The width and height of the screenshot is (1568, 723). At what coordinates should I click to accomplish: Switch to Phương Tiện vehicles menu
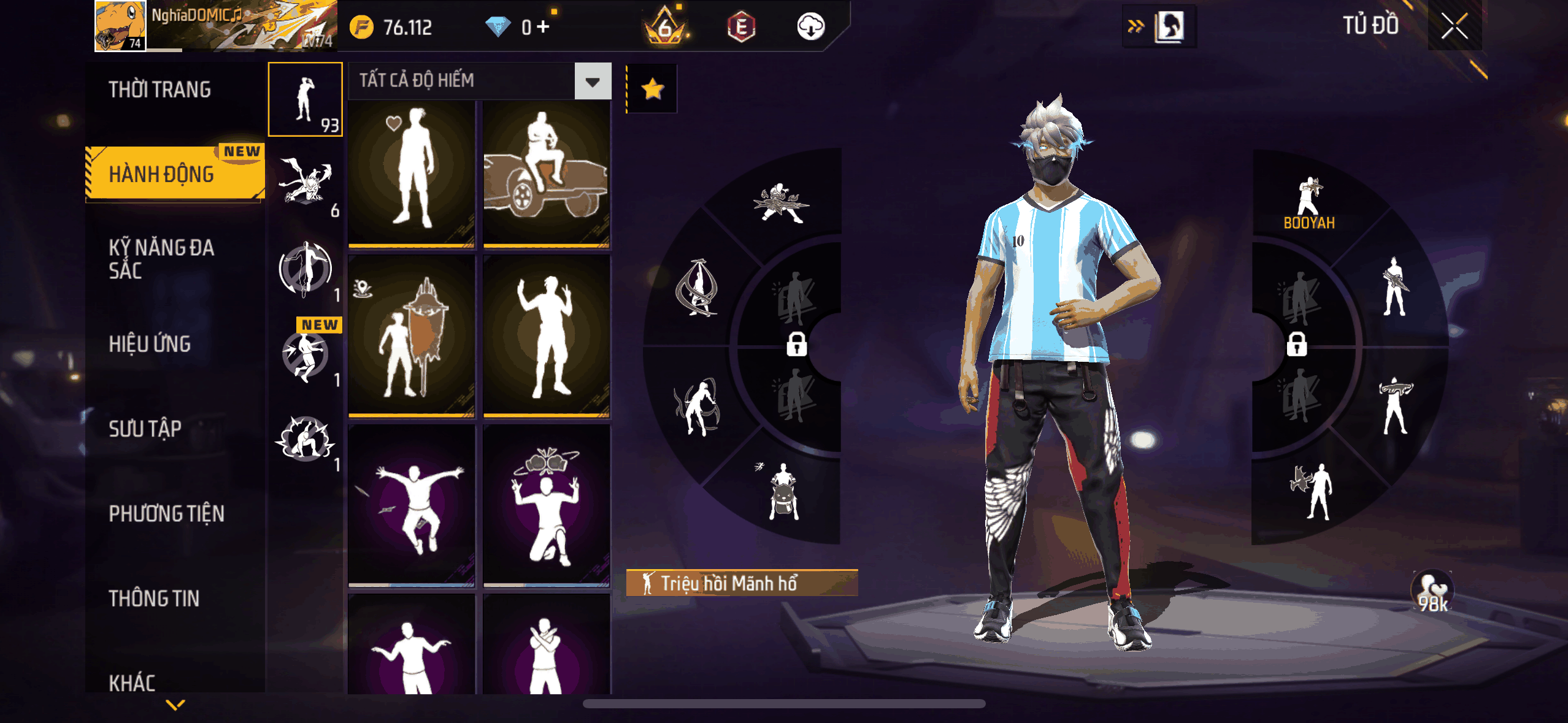pos(166,514)
